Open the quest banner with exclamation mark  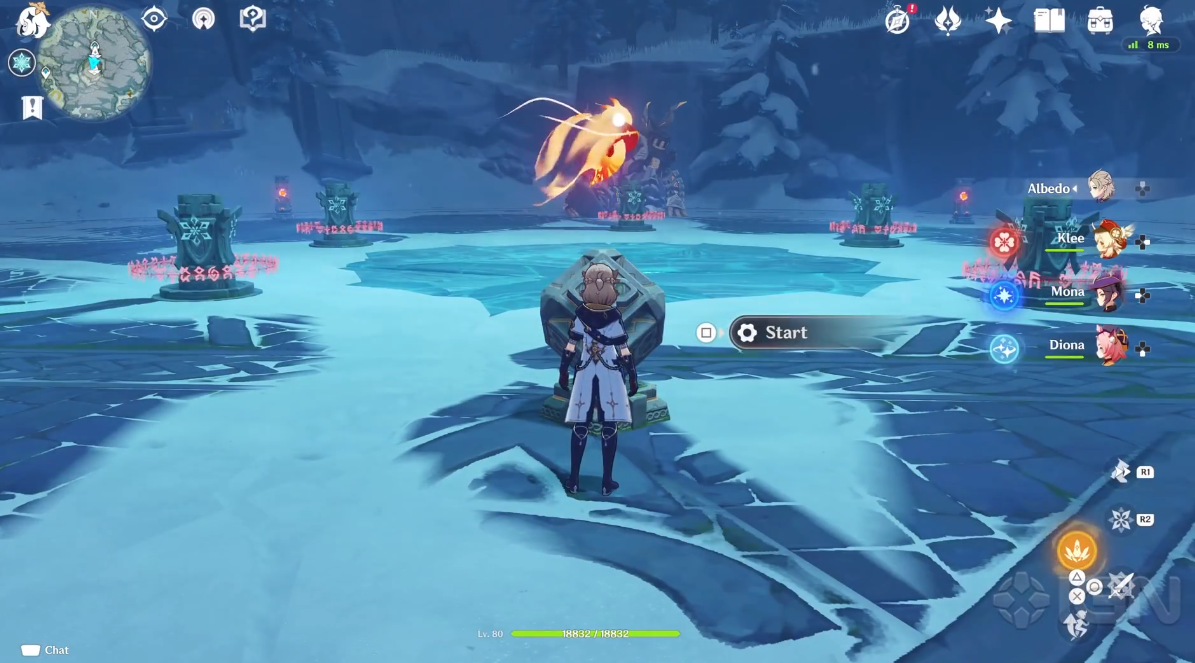[x=32, y=107]
